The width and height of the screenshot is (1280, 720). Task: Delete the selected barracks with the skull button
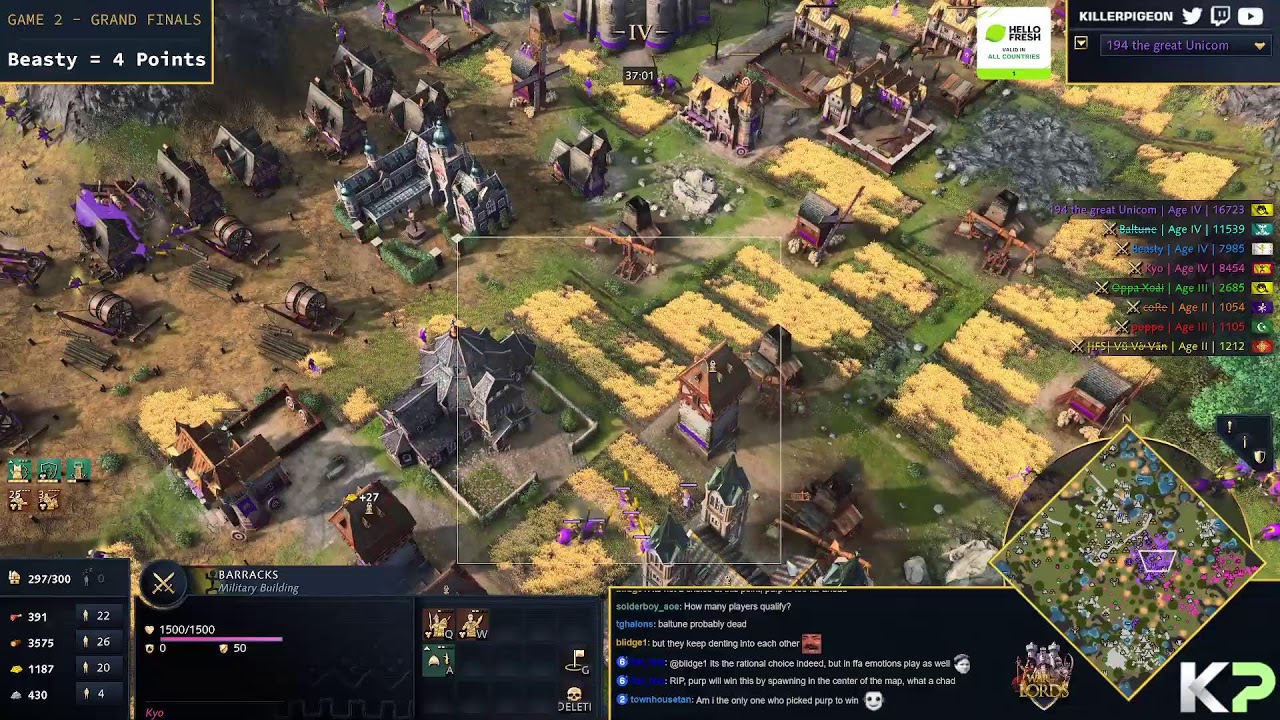[x=574, y=697]
